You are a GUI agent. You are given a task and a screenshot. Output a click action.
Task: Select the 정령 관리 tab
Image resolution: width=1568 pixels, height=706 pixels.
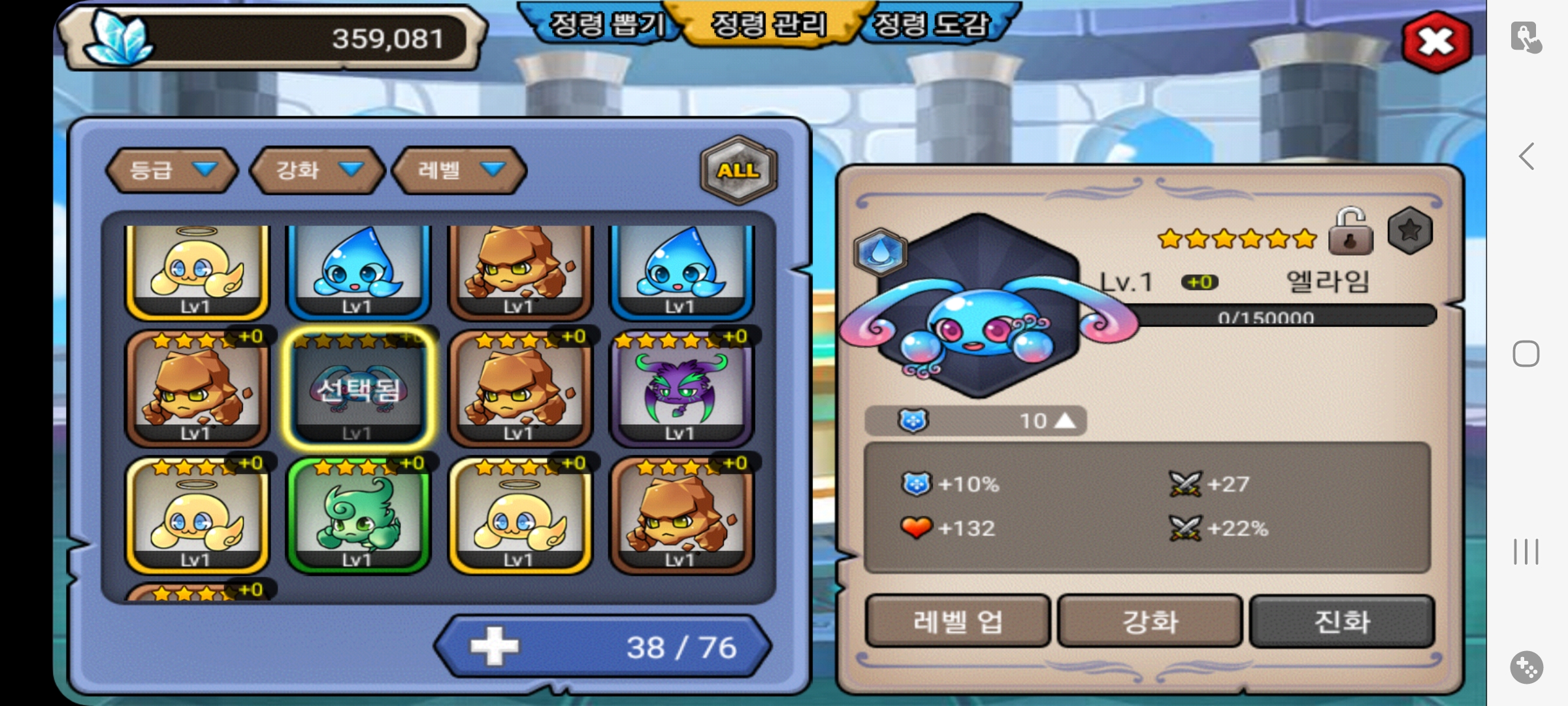[768, 25]
